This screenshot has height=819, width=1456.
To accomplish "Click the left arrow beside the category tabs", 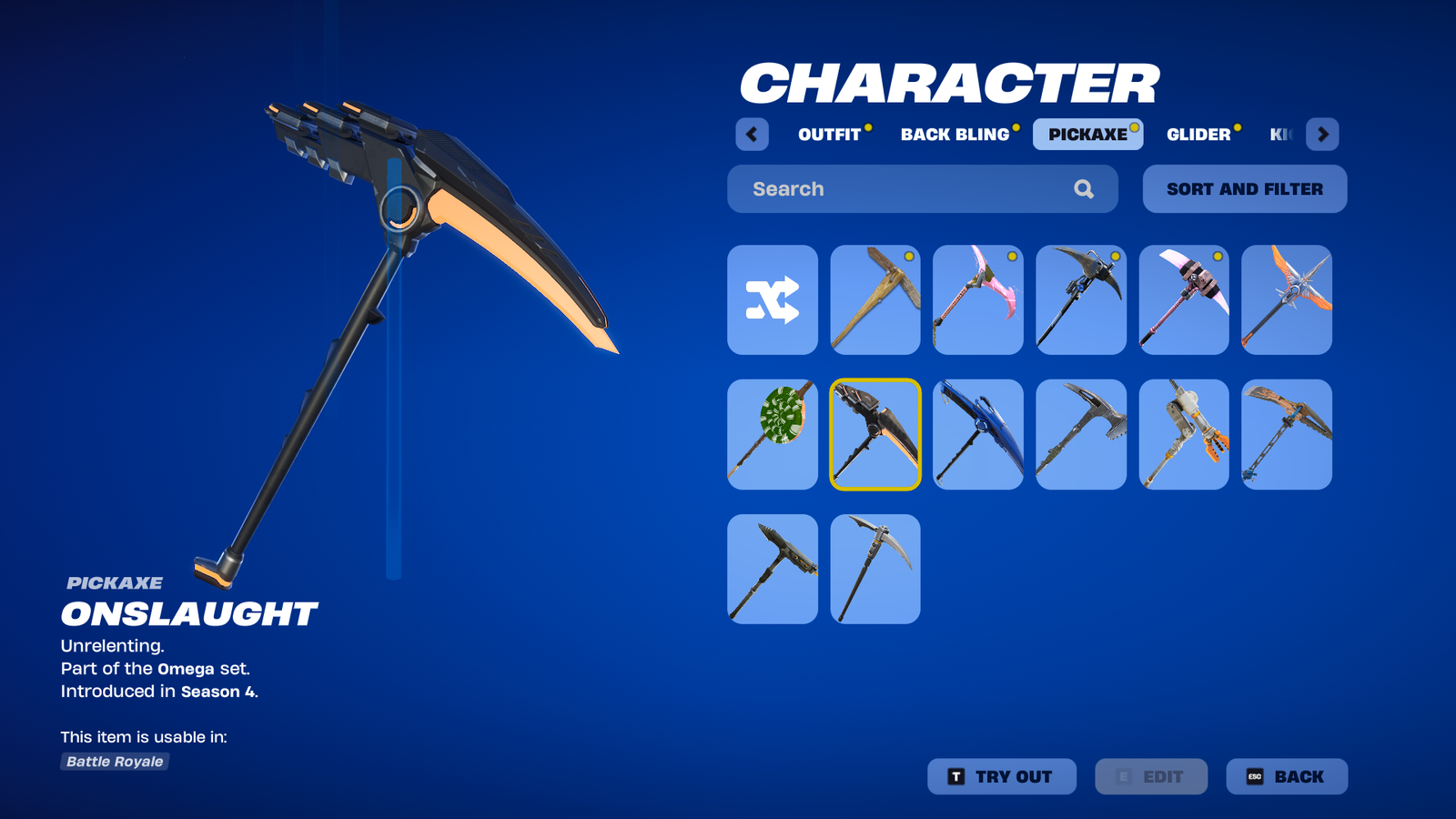I will coord(752,135).
